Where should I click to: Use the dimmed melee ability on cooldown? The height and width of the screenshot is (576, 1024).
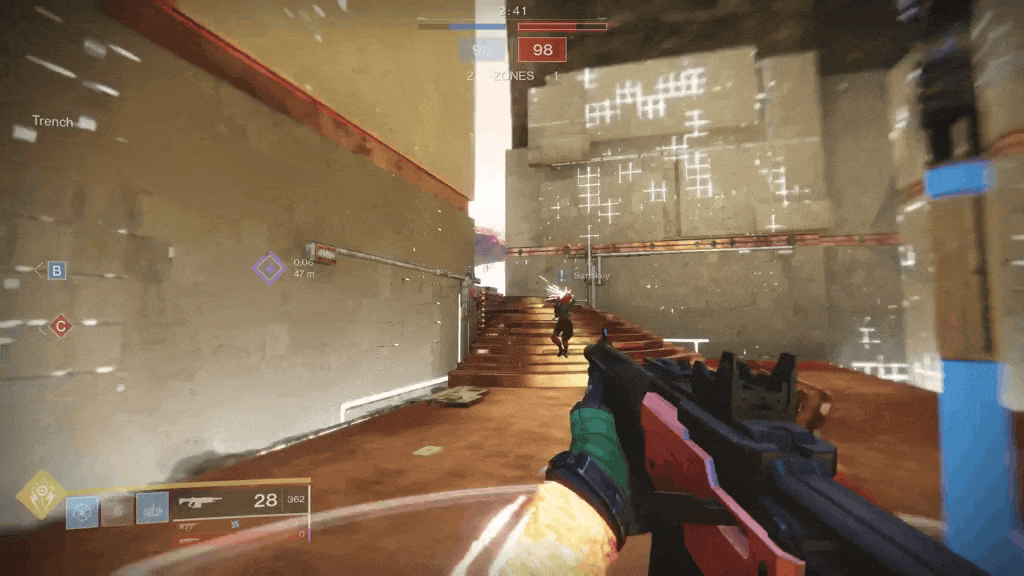click(117, 510)
